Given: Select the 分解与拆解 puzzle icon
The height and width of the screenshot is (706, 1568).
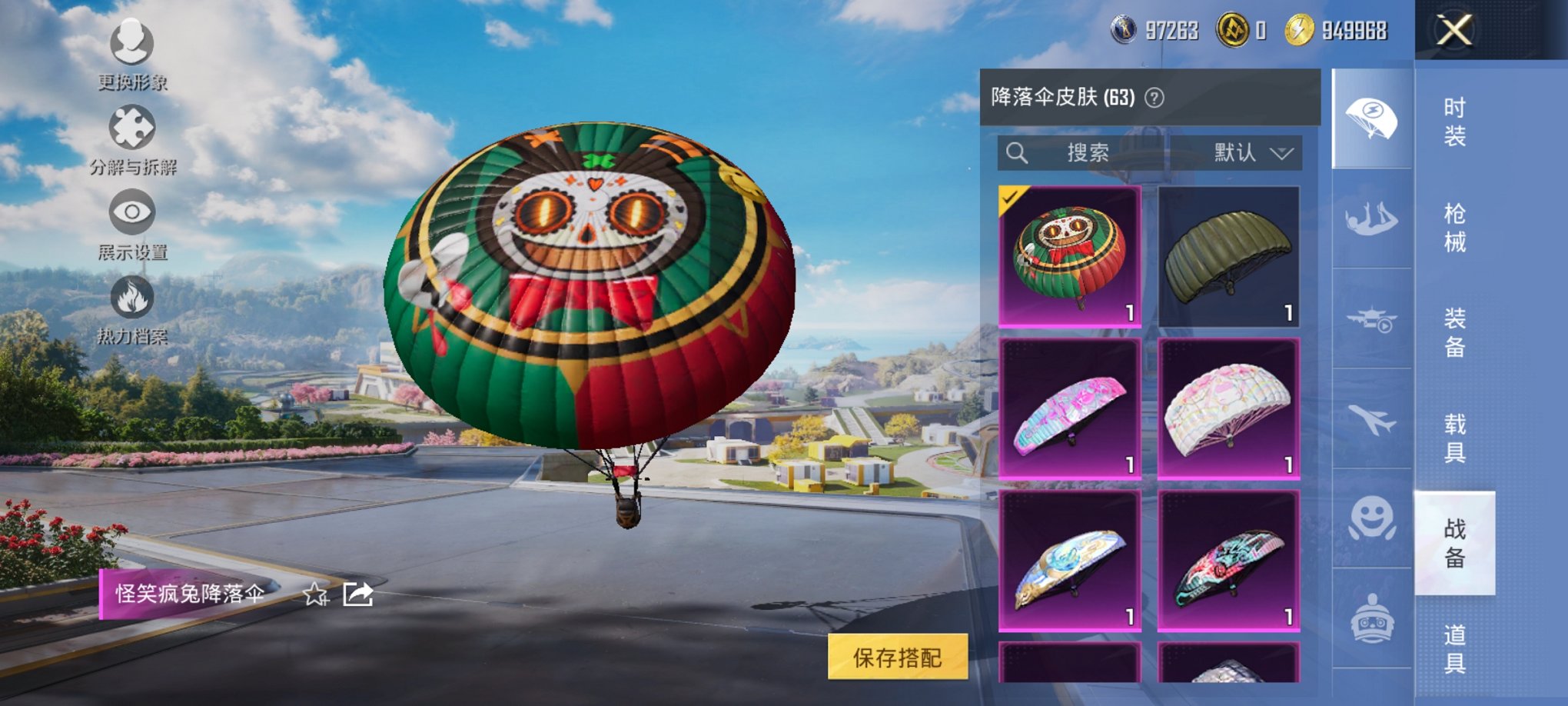Looking at the screenshot, I should pyautogui.click(x=132, y=129).
